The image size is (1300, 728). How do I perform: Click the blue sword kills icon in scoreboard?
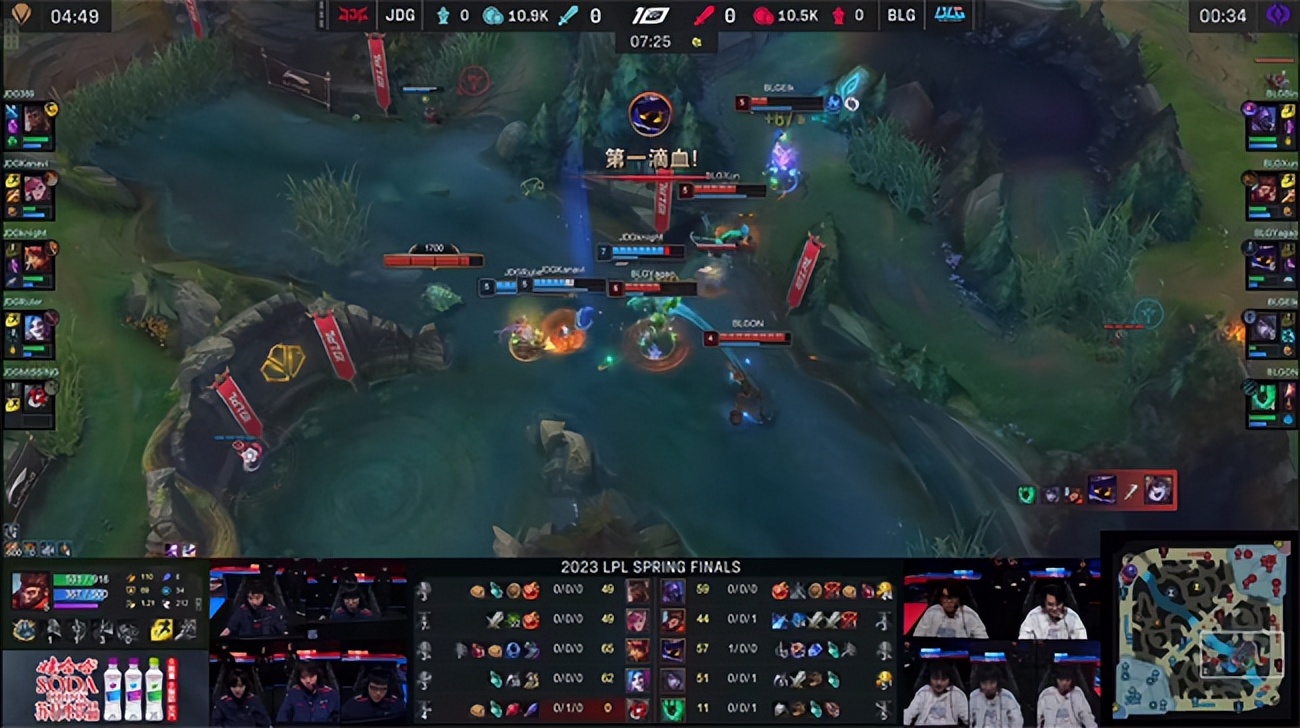click(565, 16)
